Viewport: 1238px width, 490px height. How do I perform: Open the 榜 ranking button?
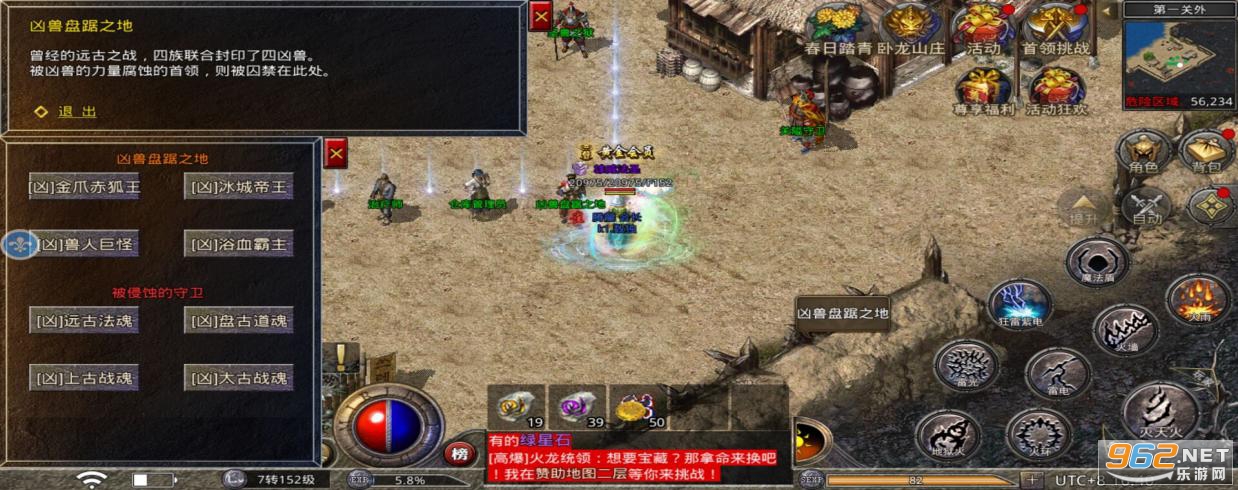pyautogui.click(x=459, y=453)
